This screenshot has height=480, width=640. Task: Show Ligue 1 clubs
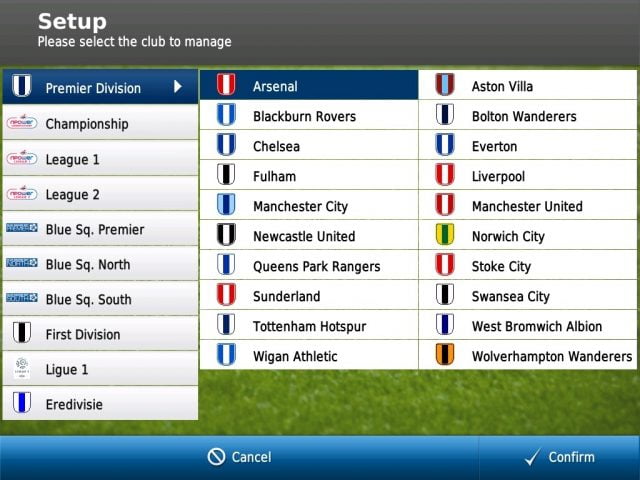[99, 369]
